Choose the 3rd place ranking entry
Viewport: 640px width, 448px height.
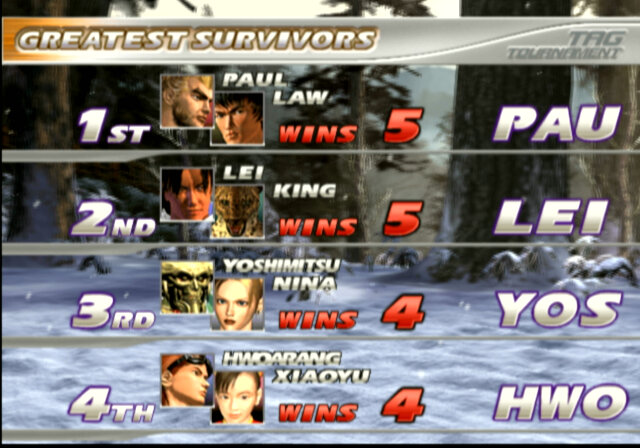click(x=112, y=313)
